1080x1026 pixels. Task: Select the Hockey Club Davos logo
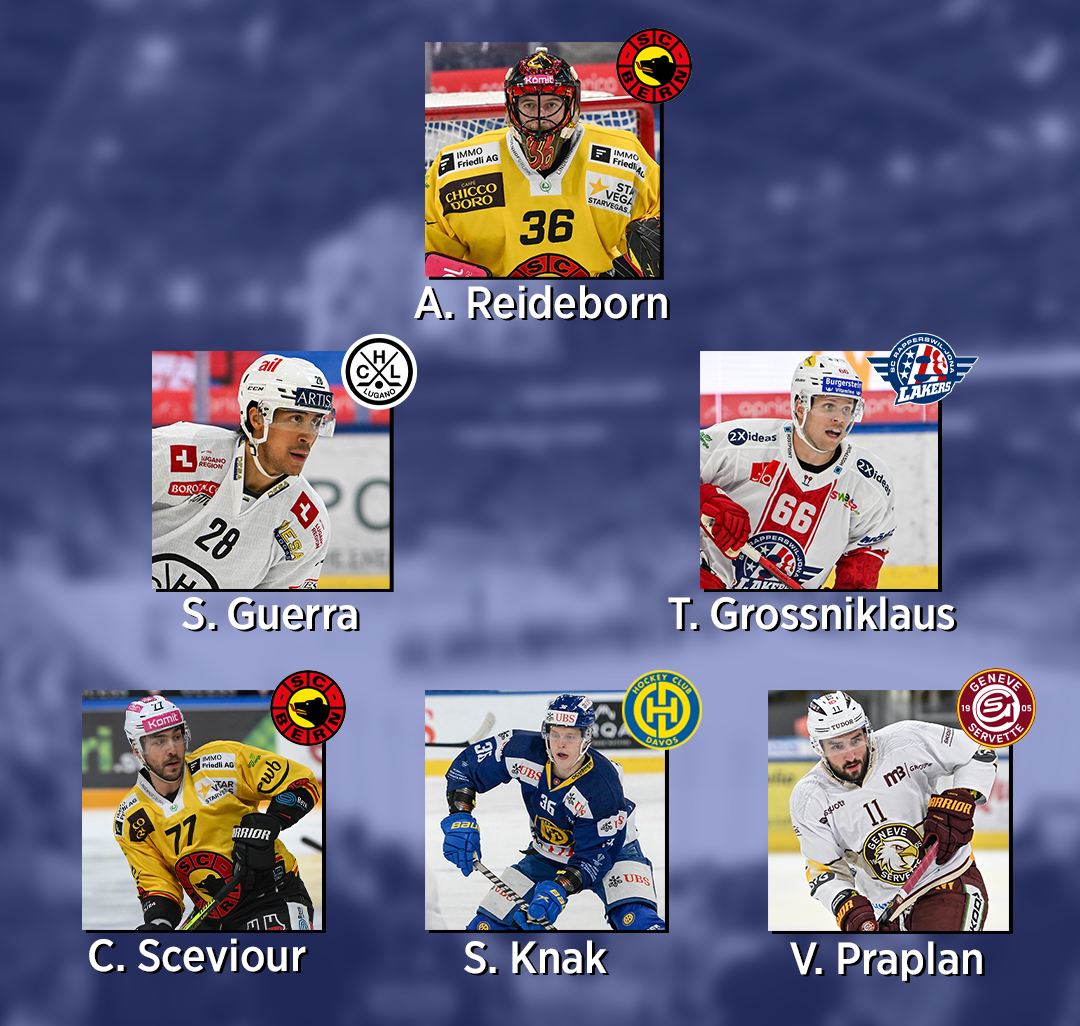pos(662,709)
